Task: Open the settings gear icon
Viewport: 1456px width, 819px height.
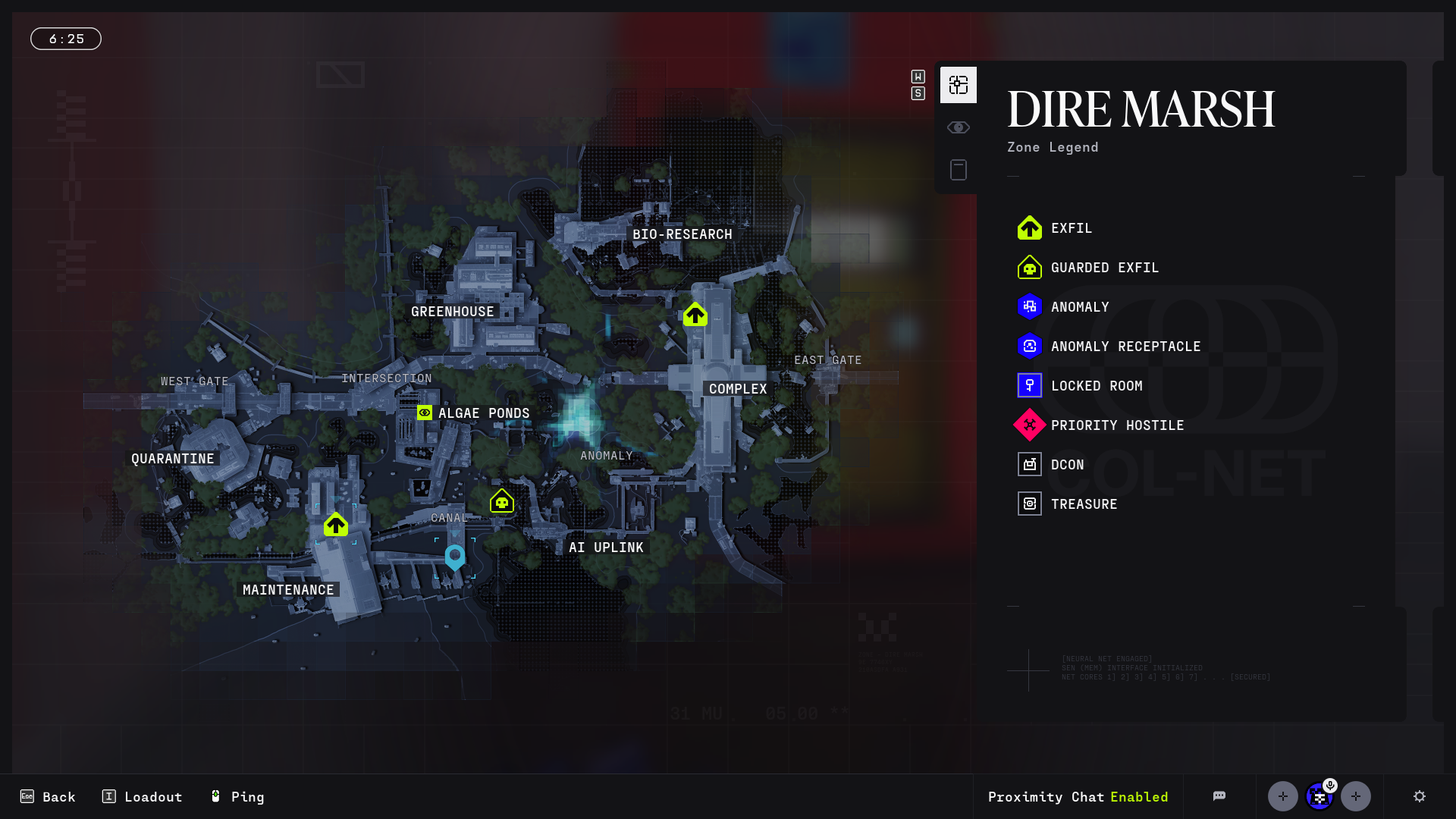Action: coord(1420,796)
